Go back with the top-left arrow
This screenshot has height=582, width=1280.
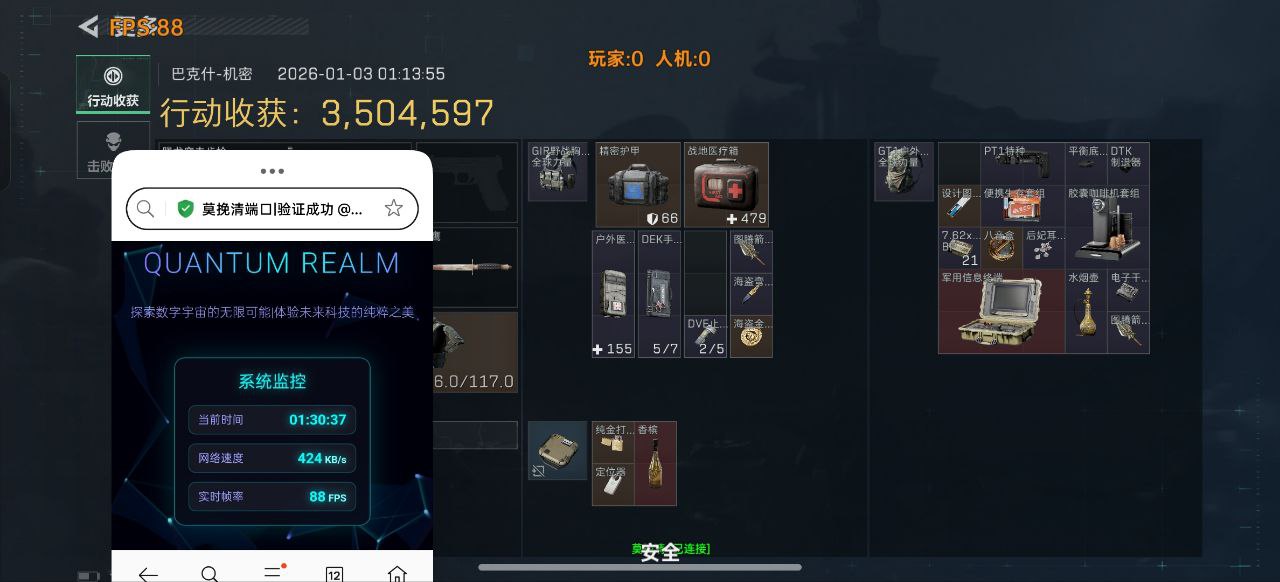(89, 27)
